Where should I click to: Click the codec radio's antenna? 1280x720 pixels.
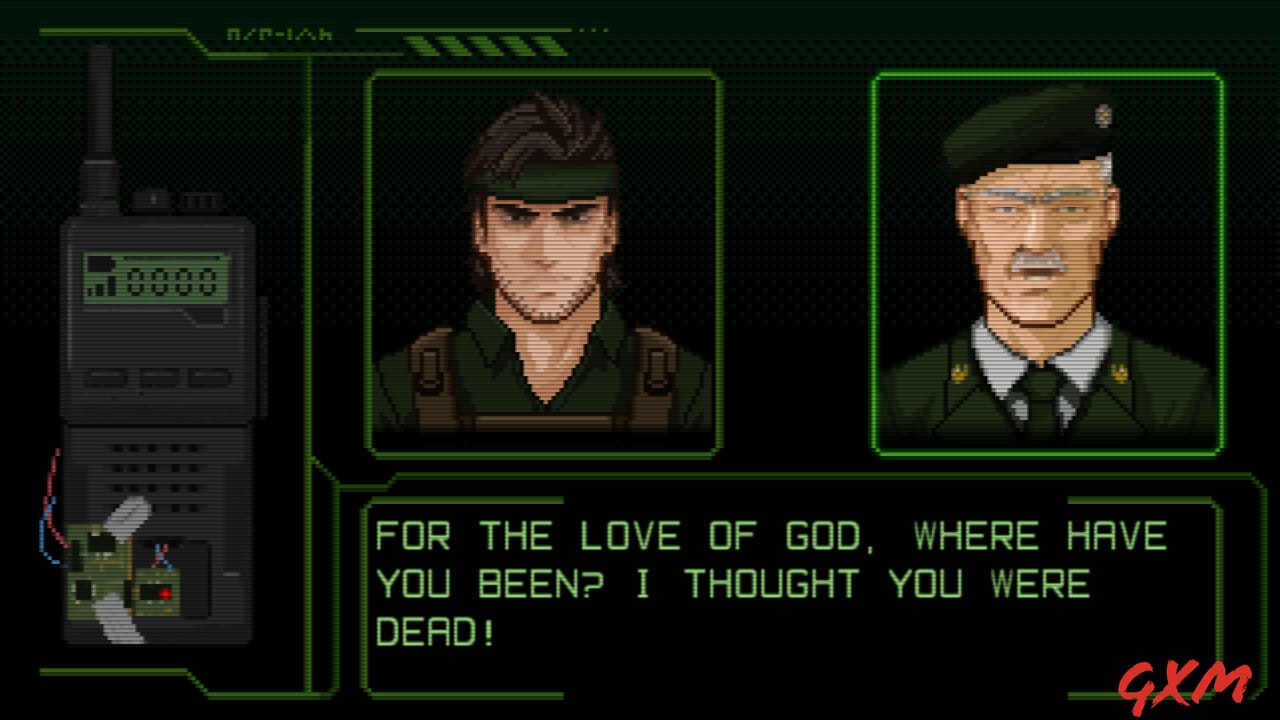pos(98,110)
